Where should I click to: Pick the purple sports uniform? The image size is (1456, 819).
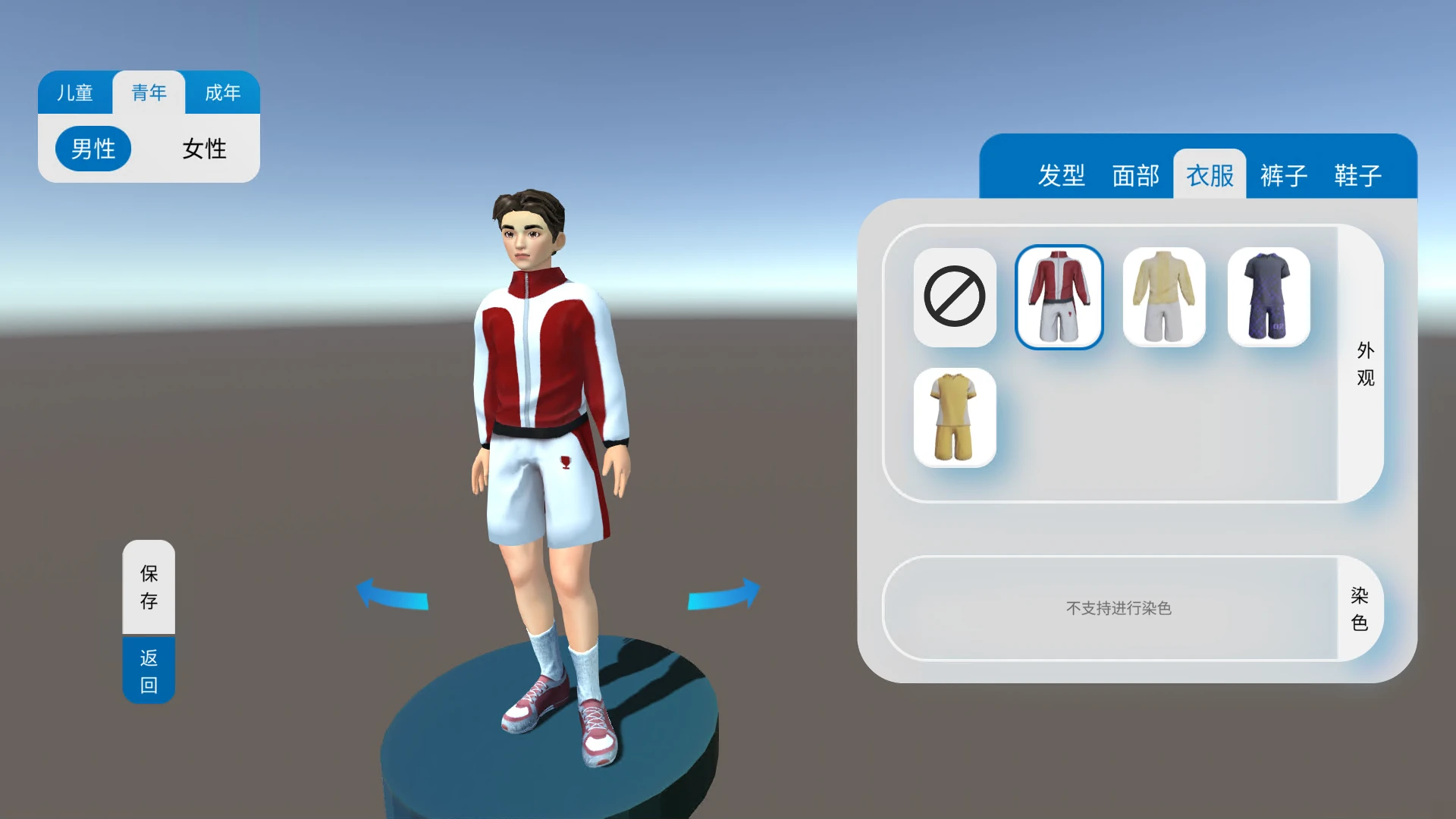(x=1269, y=297)
